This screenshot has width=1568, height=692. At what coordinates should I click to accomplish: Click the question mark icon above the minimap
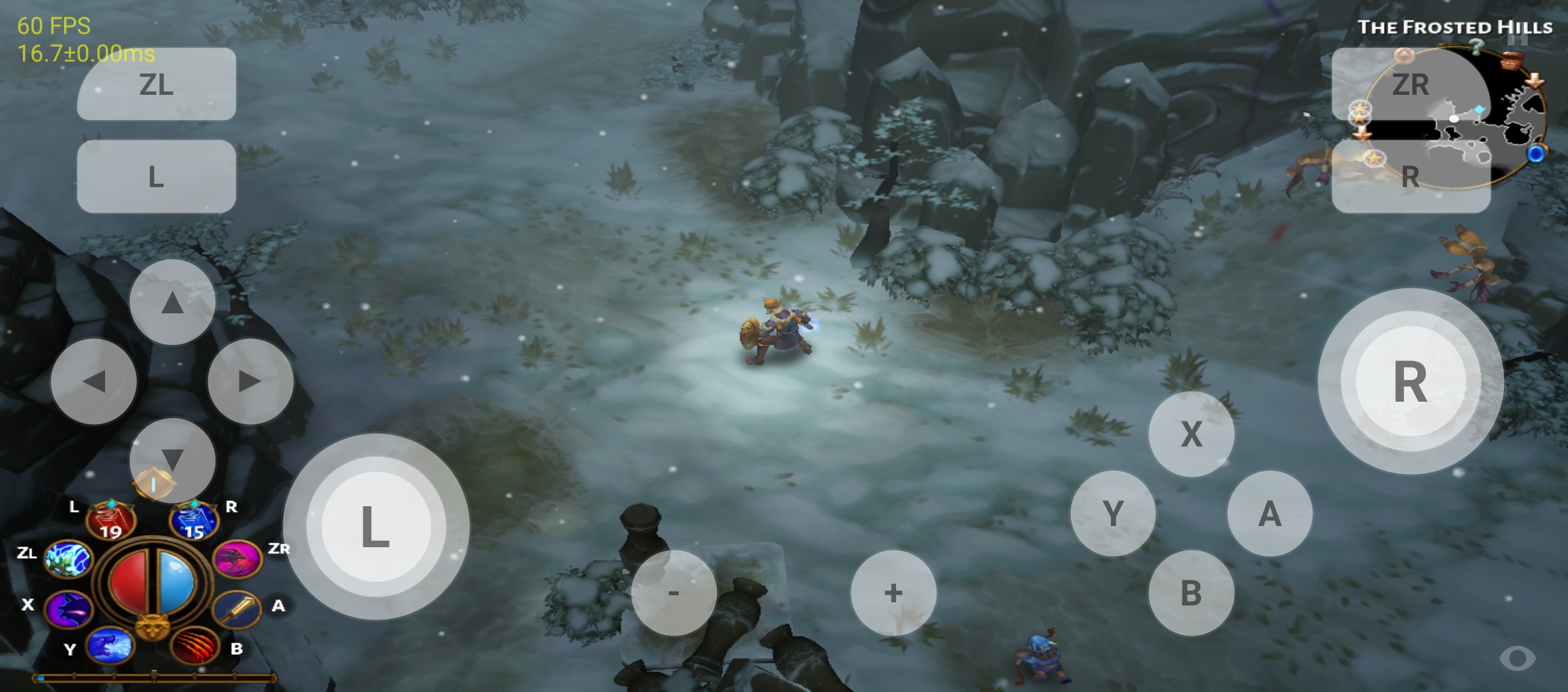coord(1476,47)
